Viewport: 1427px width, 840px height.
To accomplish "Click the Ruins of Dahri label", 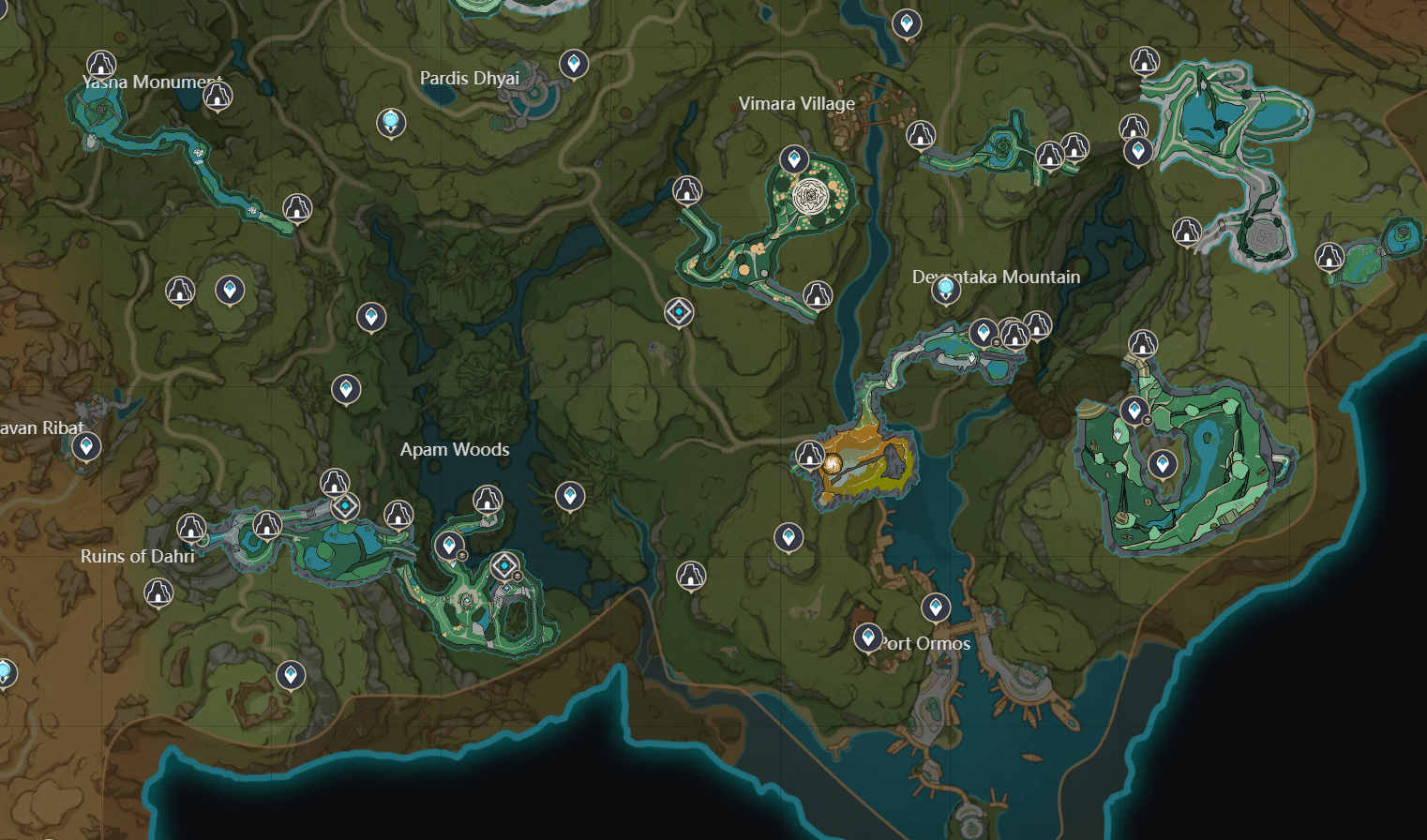I will (139, 555).
